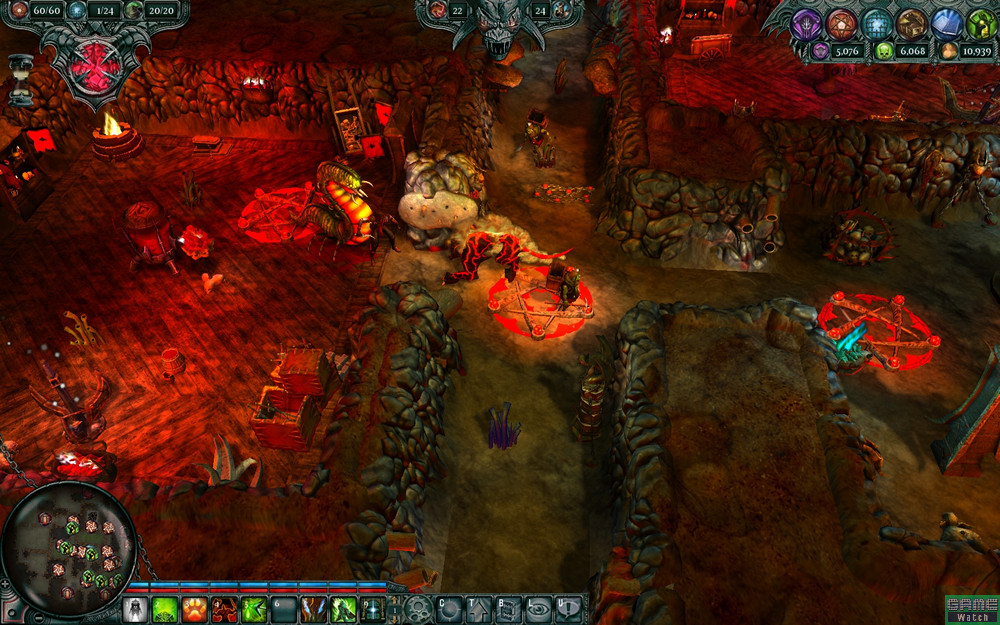Activate the red claw strike skill
Viewport: 1000px width, 625px height.
225,609
